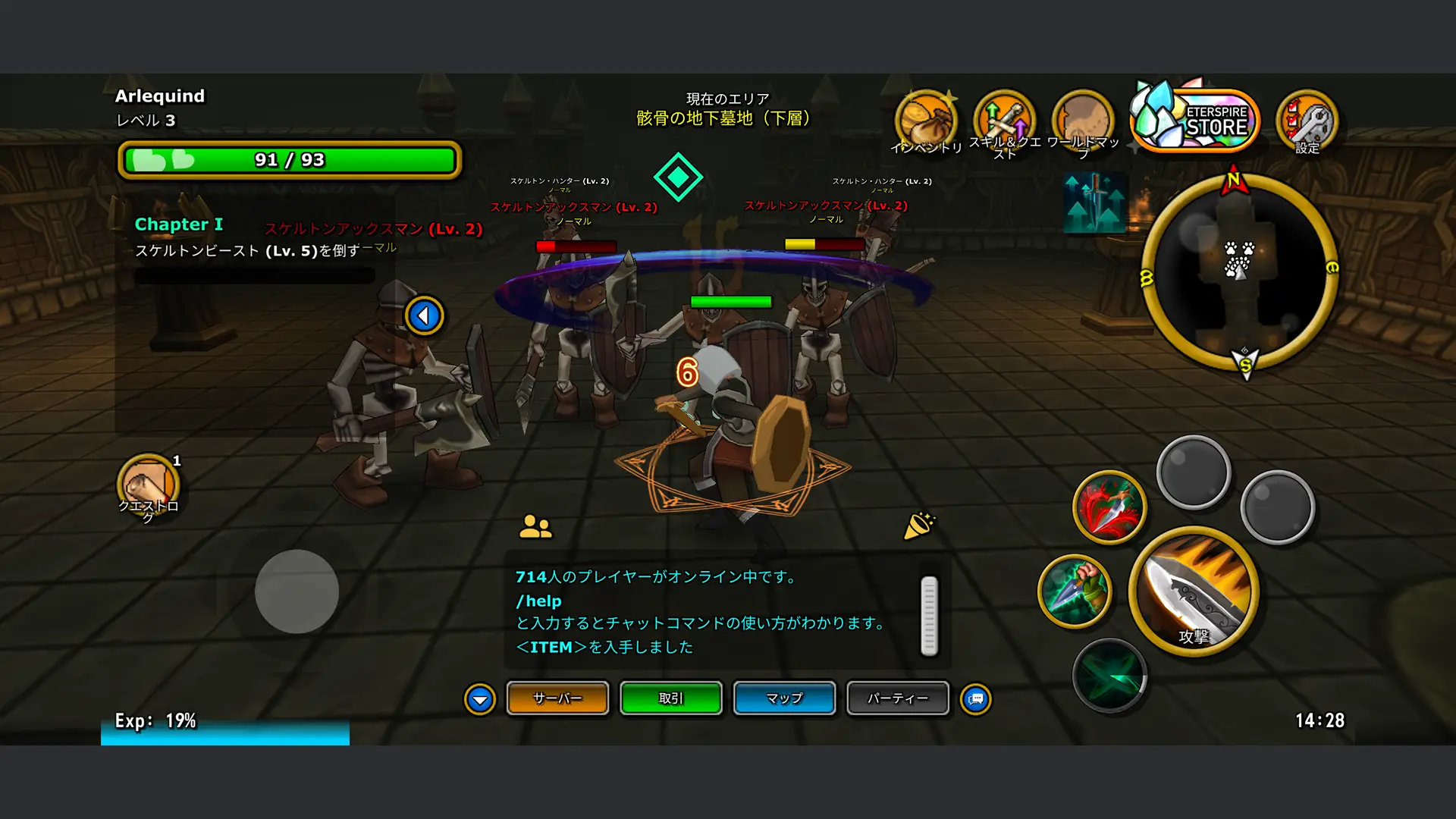Collapse chat with the blue down-arrow button
Image resolution: width=1456 pixels, height=819 pixels.
(480, 699)
